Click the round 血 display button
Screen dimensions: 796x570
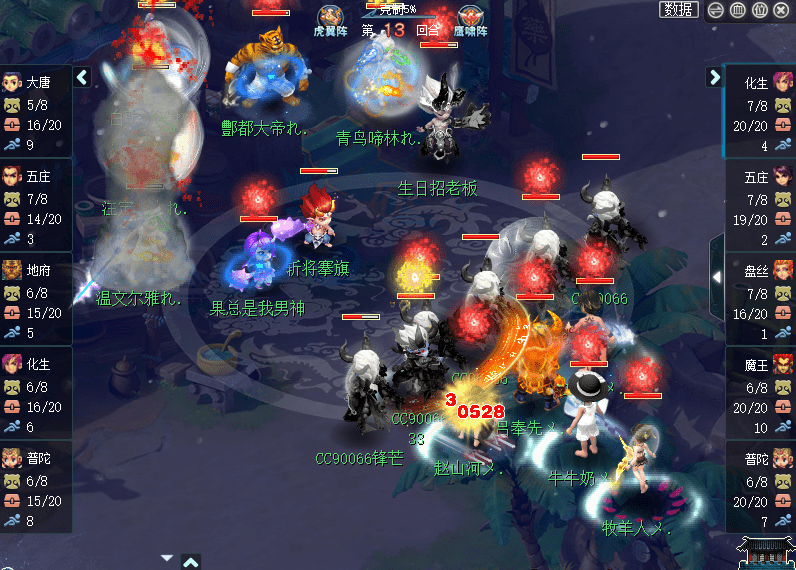coord(738,10)
